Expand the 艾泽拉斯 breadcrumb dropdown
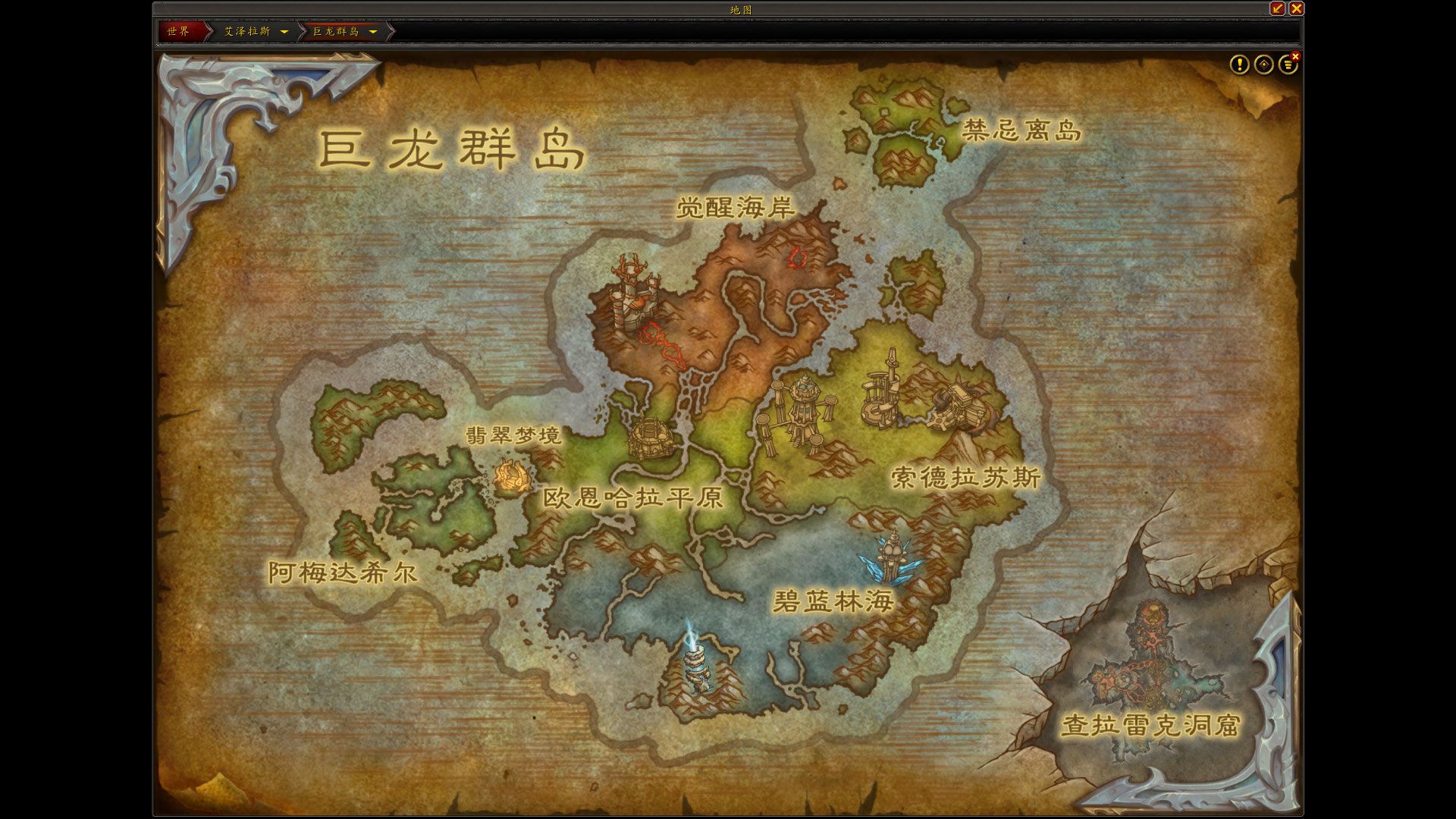 click(x=285, y=33)
